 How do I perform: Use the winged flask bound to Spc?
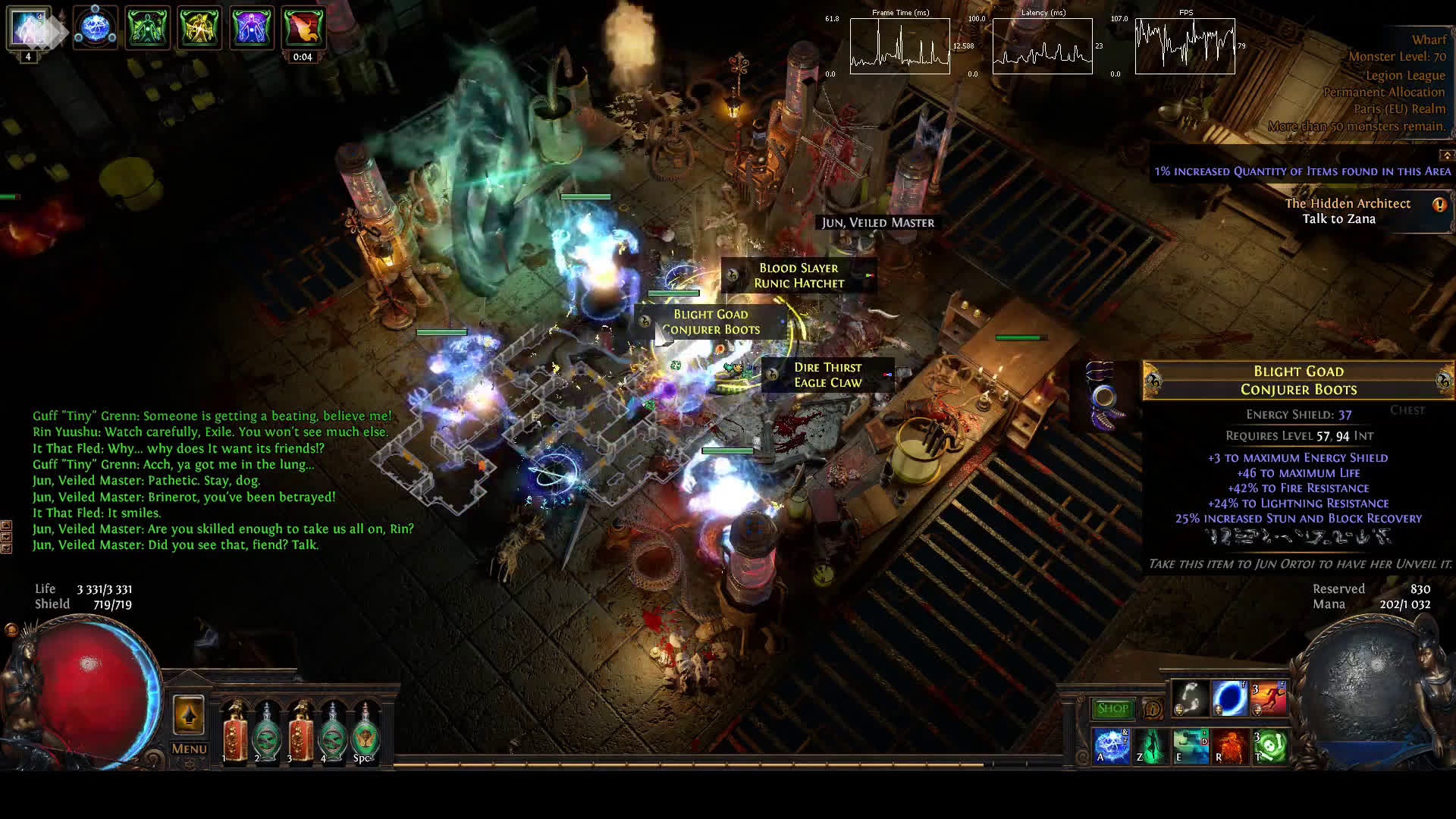pyautogui.click(x=366, y=733)
